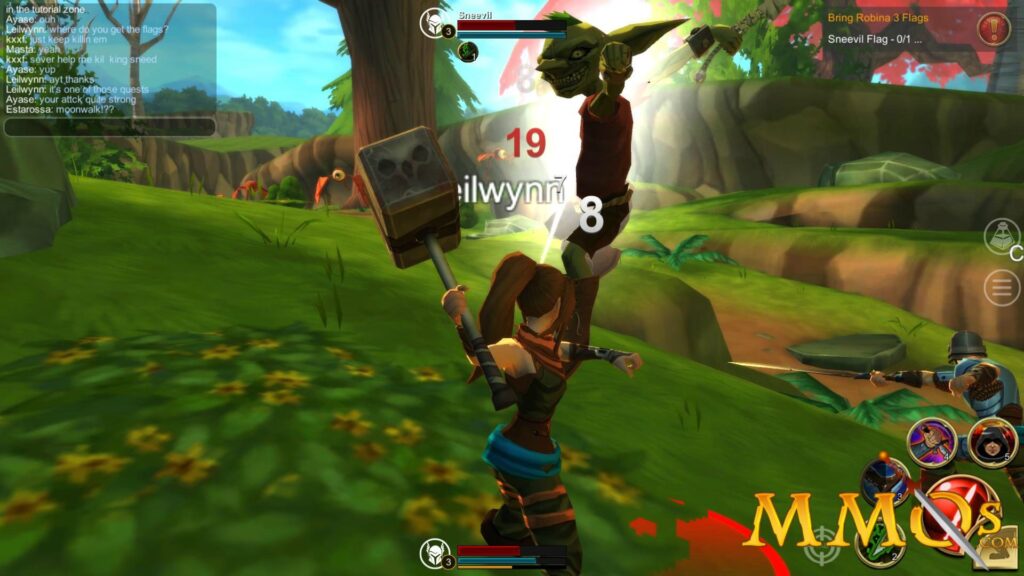Activate the purple warrior skill numbered 4
The height and width of the screenshot is (576, 1024).
point(931,441)
